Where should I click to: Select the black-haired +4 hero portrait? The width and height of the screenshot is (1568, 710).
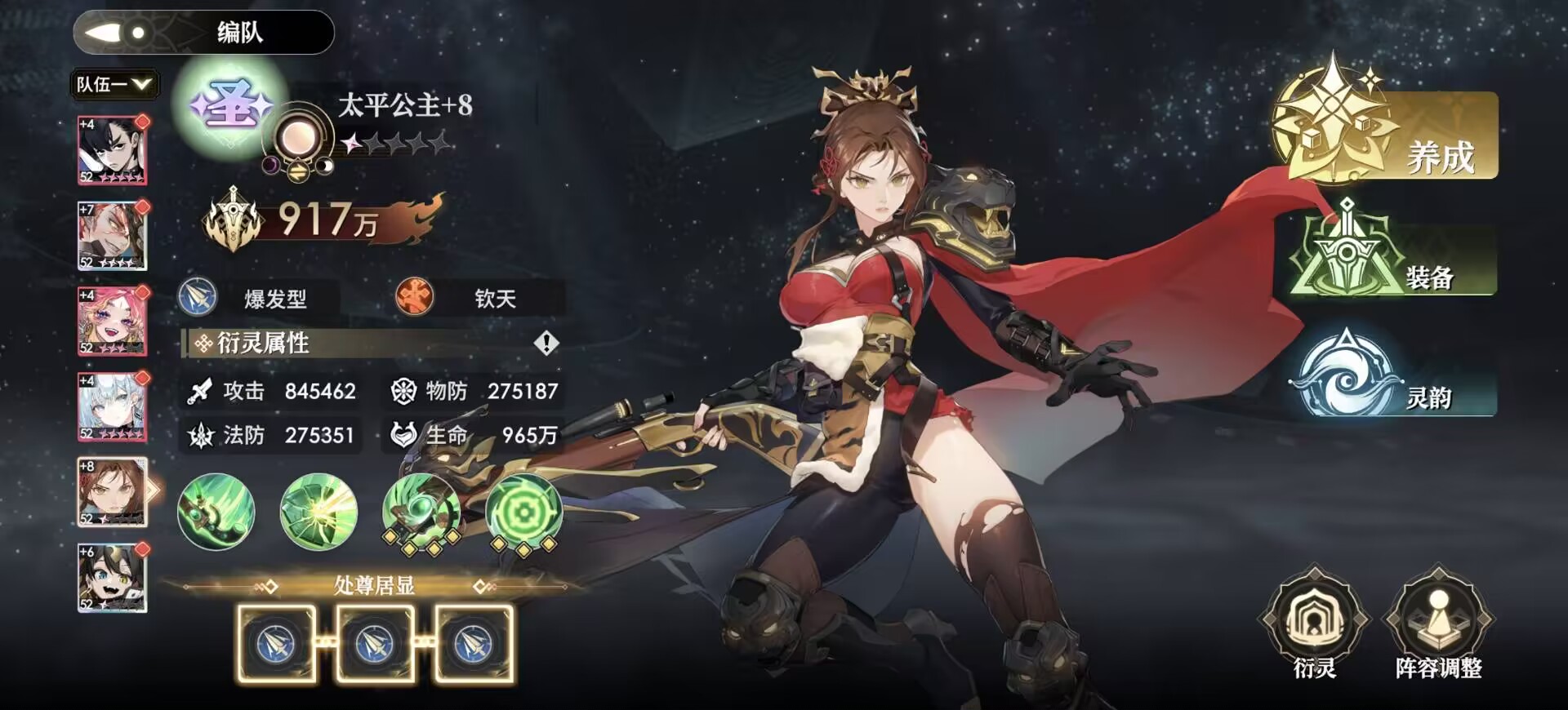pos(112,150)
